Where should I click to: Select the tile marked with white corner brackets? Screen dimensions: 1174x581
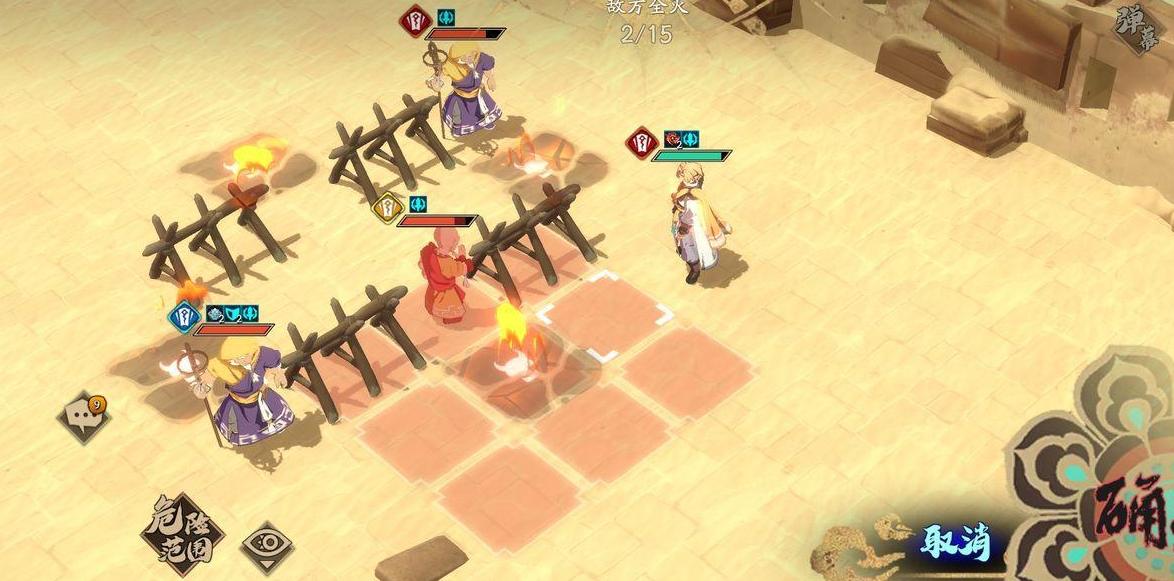[604, 315]
